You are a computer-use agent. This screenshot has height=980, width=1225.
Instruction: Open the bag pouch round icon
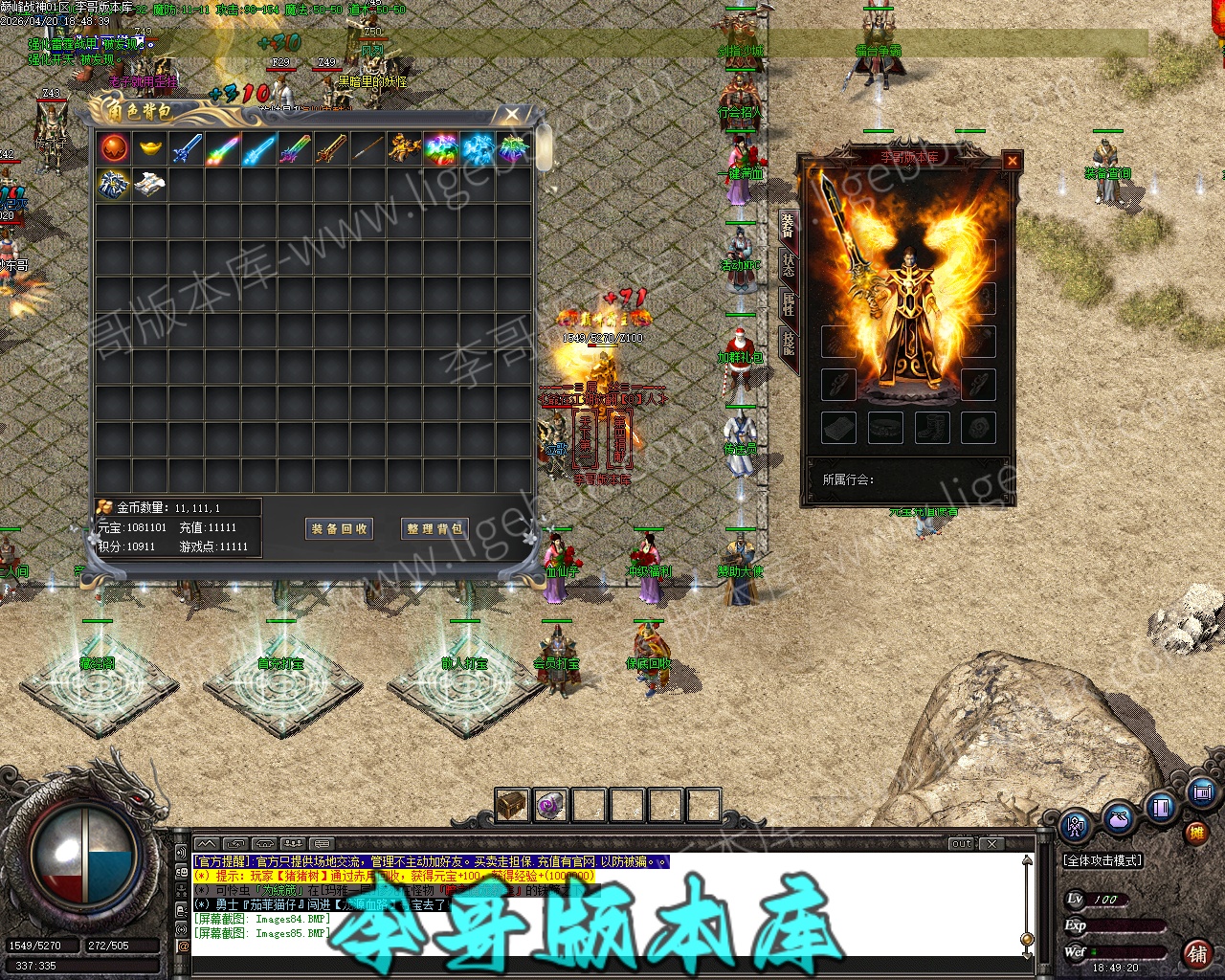1118,819
